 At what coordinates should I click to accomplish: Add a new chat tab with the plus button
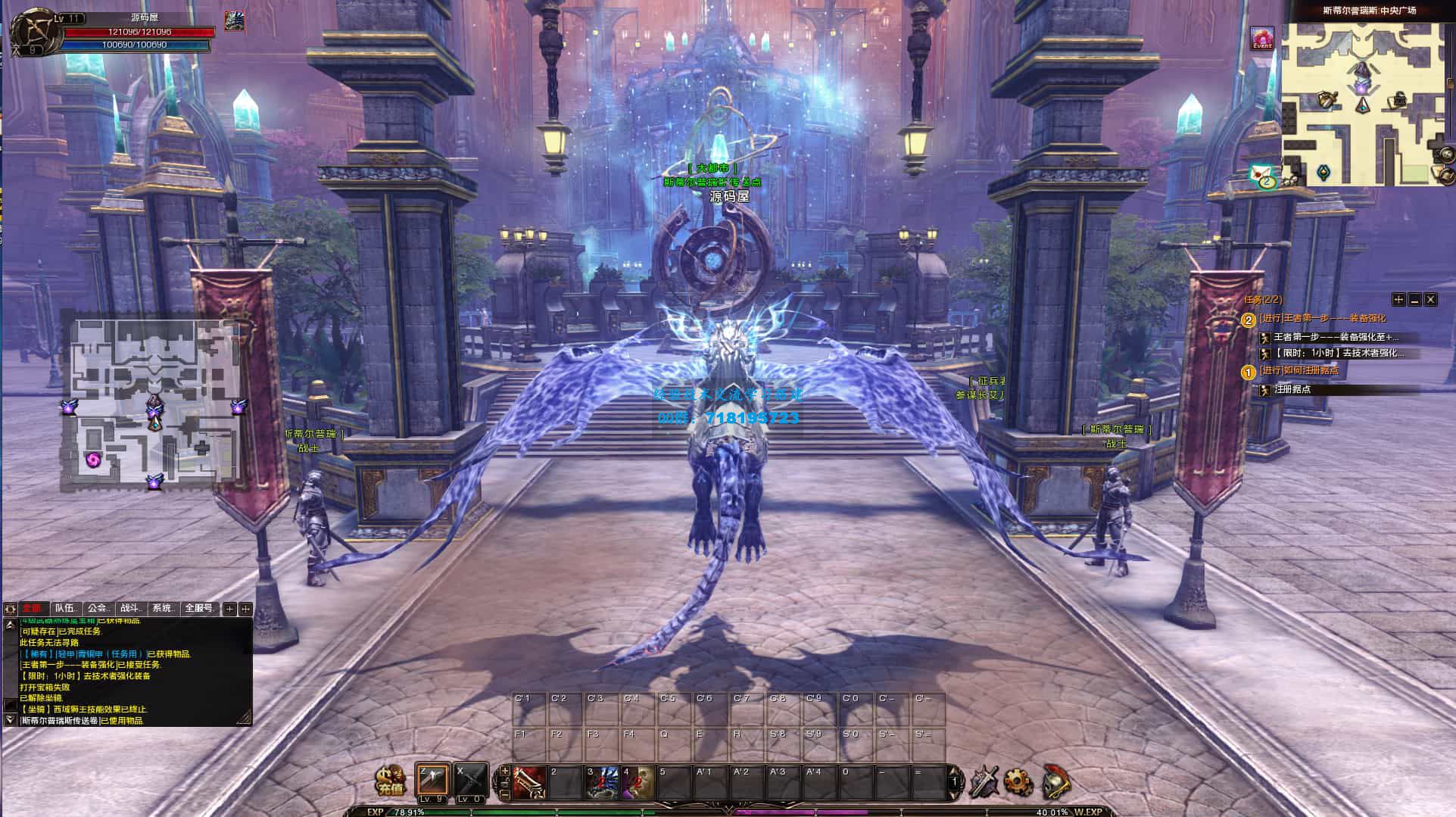point(229,610)
